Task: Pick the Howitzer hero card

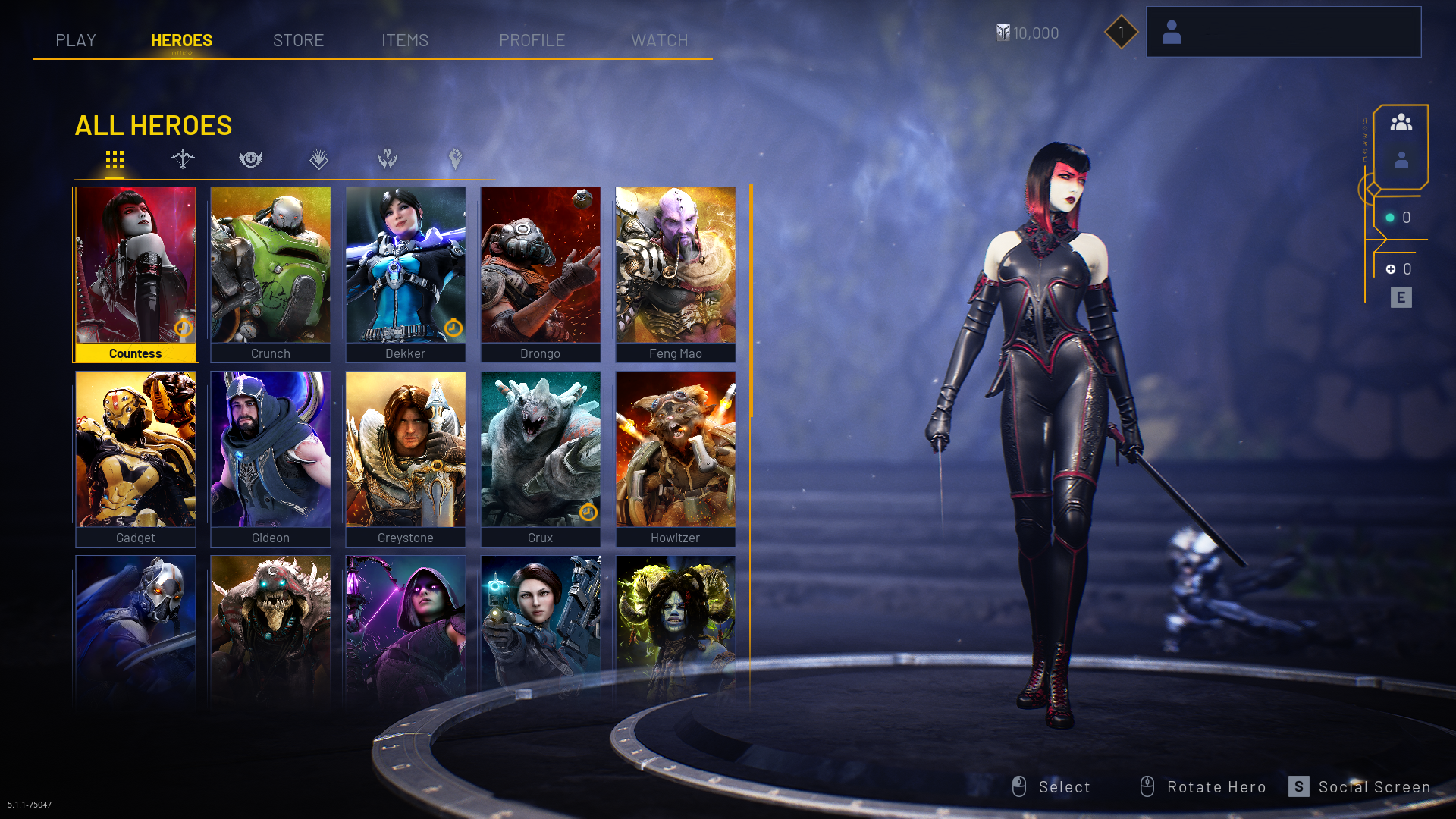Action: (x=676, y=458)
